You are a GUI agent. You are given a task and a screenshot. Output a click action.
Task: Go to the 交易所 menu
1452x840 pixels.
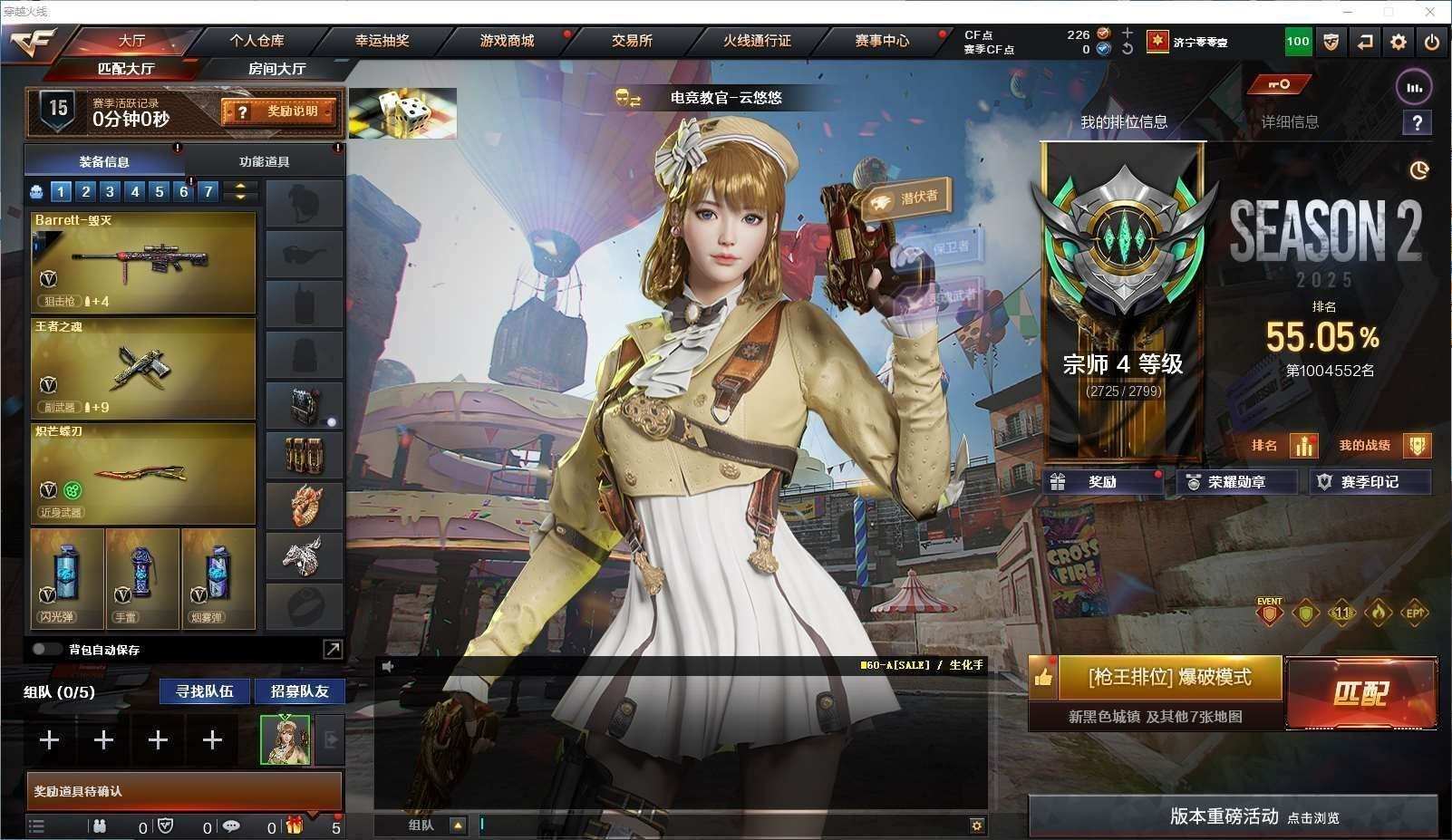[632, 41]
